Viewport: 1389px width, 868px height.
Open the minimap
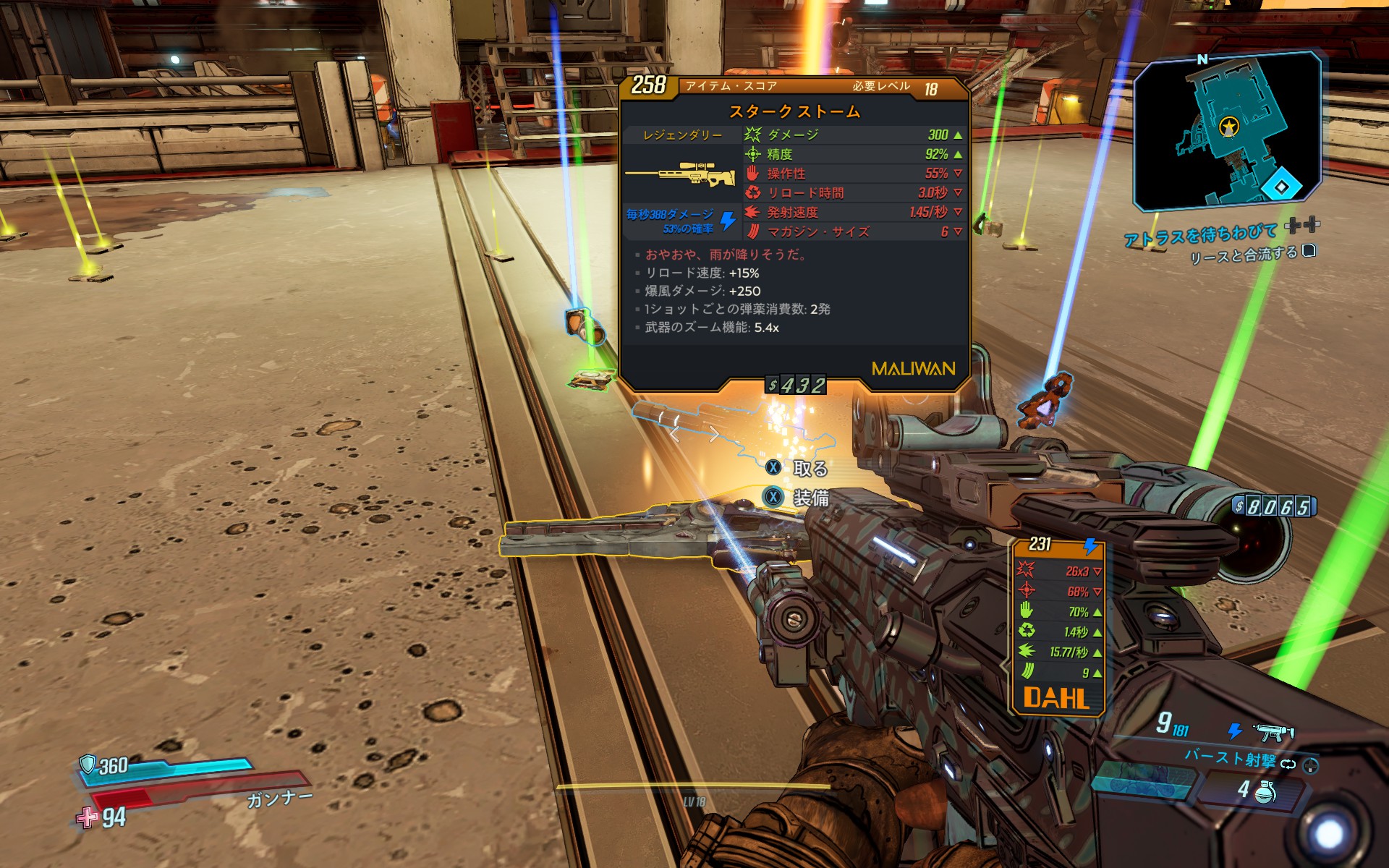(x=1226, y=130)
